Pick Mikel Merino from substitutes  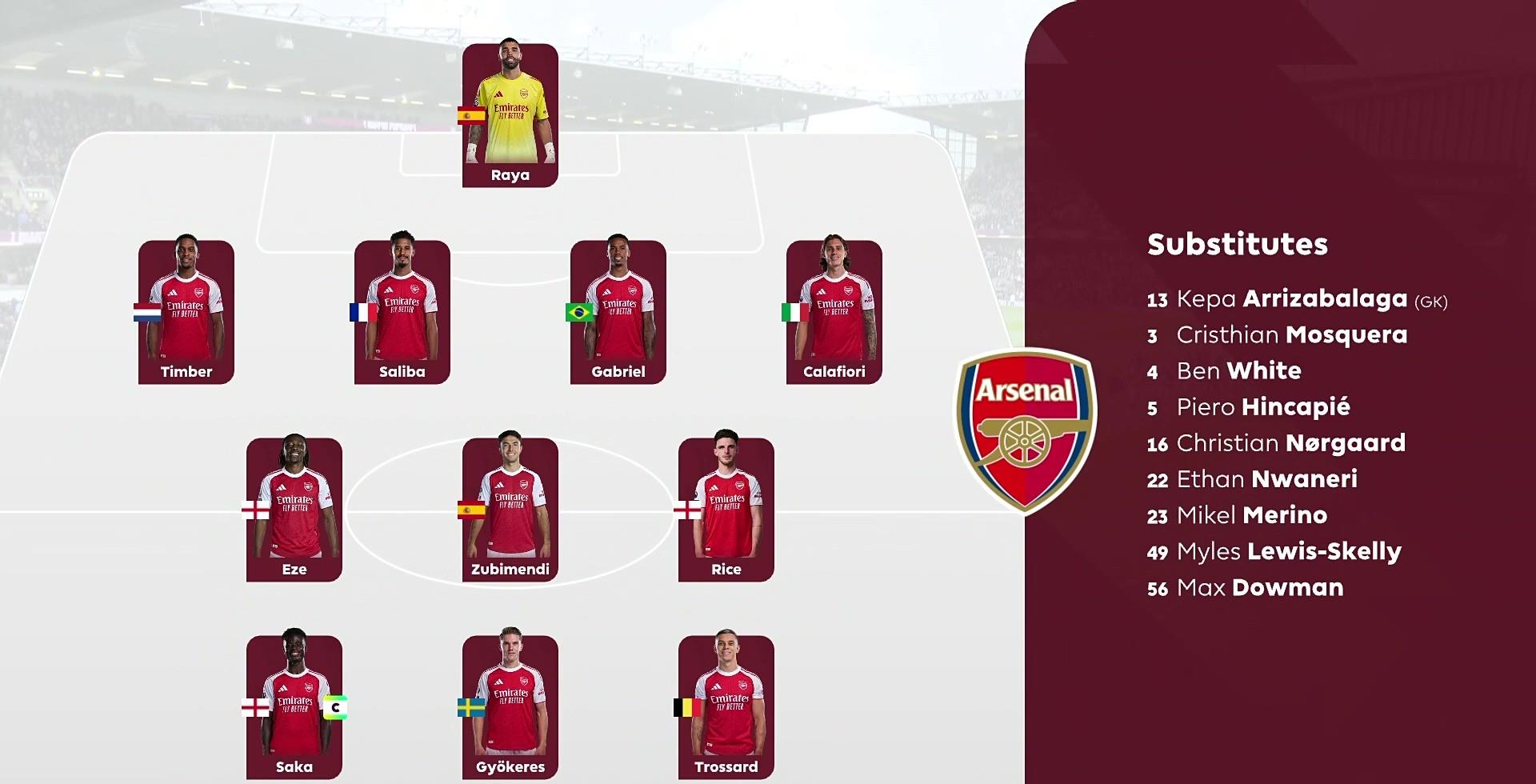click(1237, 515)
